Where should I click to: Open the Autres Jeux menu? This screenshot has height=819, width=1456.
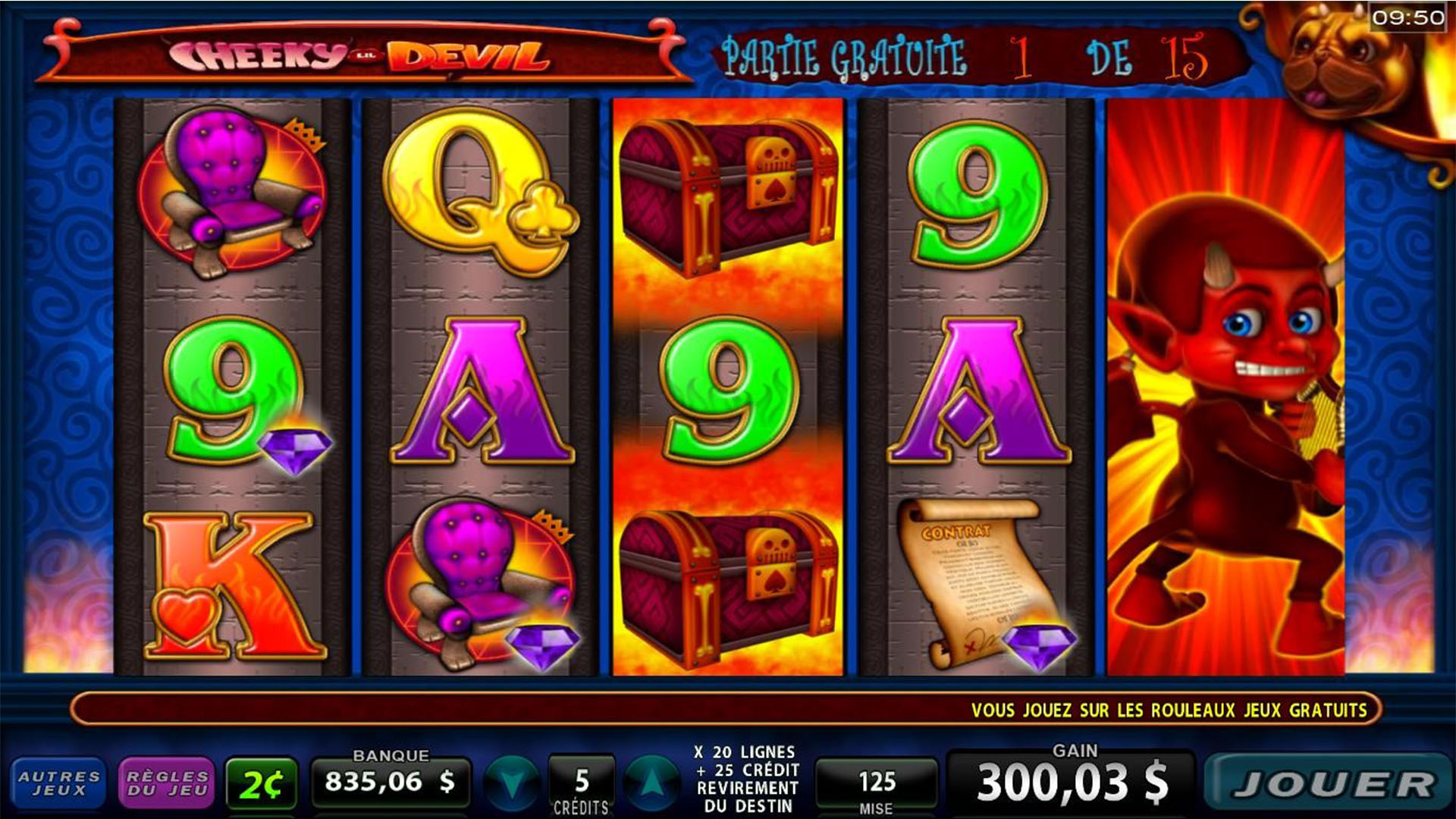point(58,783)
